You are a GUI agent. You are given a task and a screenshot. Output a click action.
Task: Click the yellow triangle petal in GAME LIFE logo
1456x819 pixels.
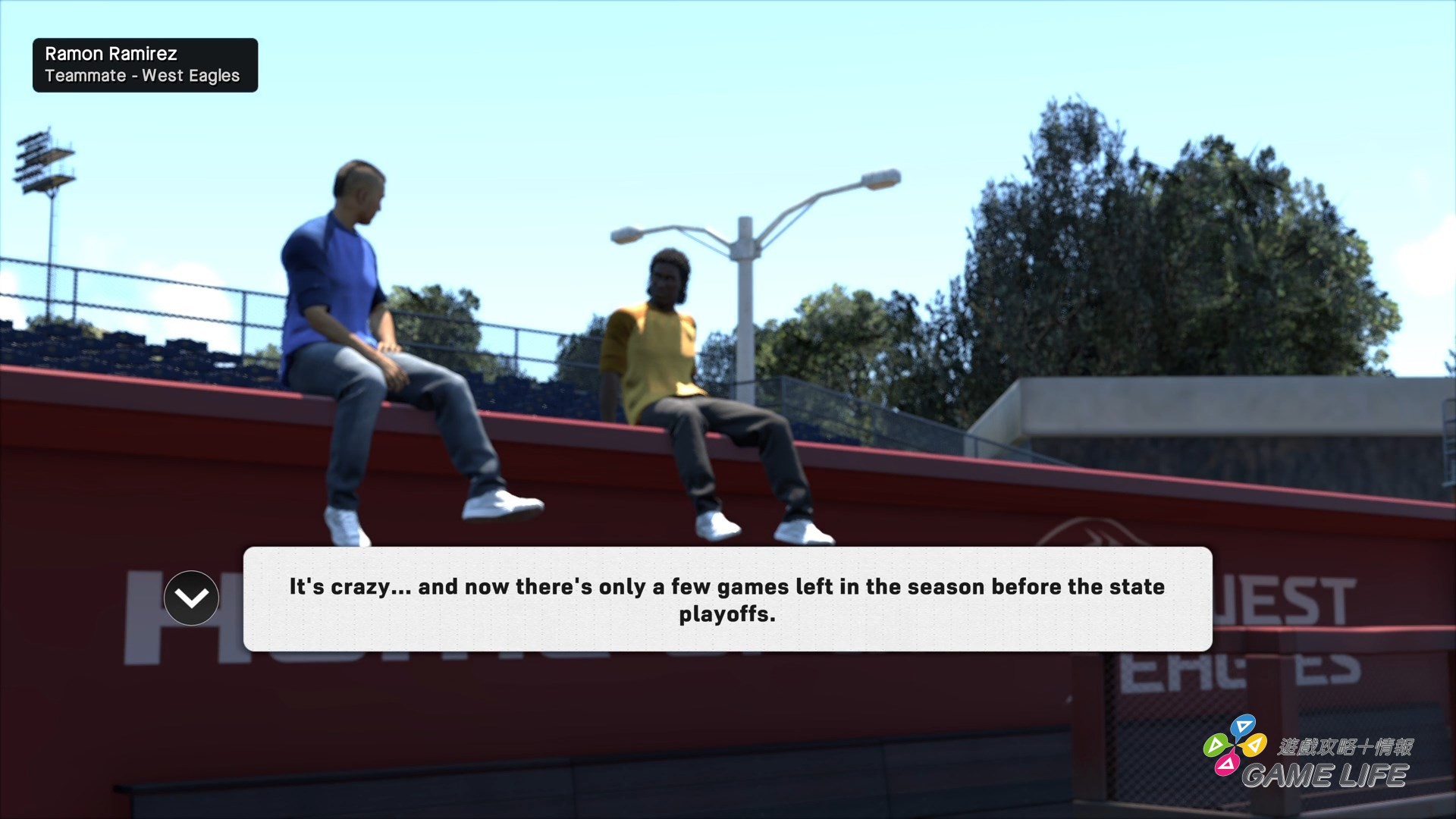[1254, 746]
